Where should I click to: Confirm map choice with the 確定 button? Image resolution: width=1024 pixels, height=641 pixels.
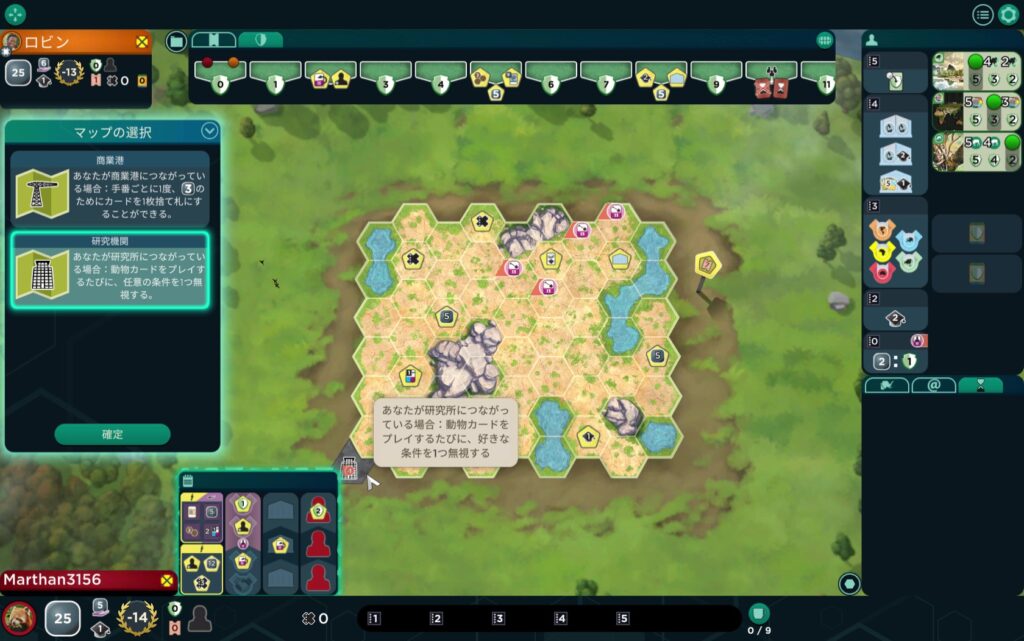click(x=112, y=434)
